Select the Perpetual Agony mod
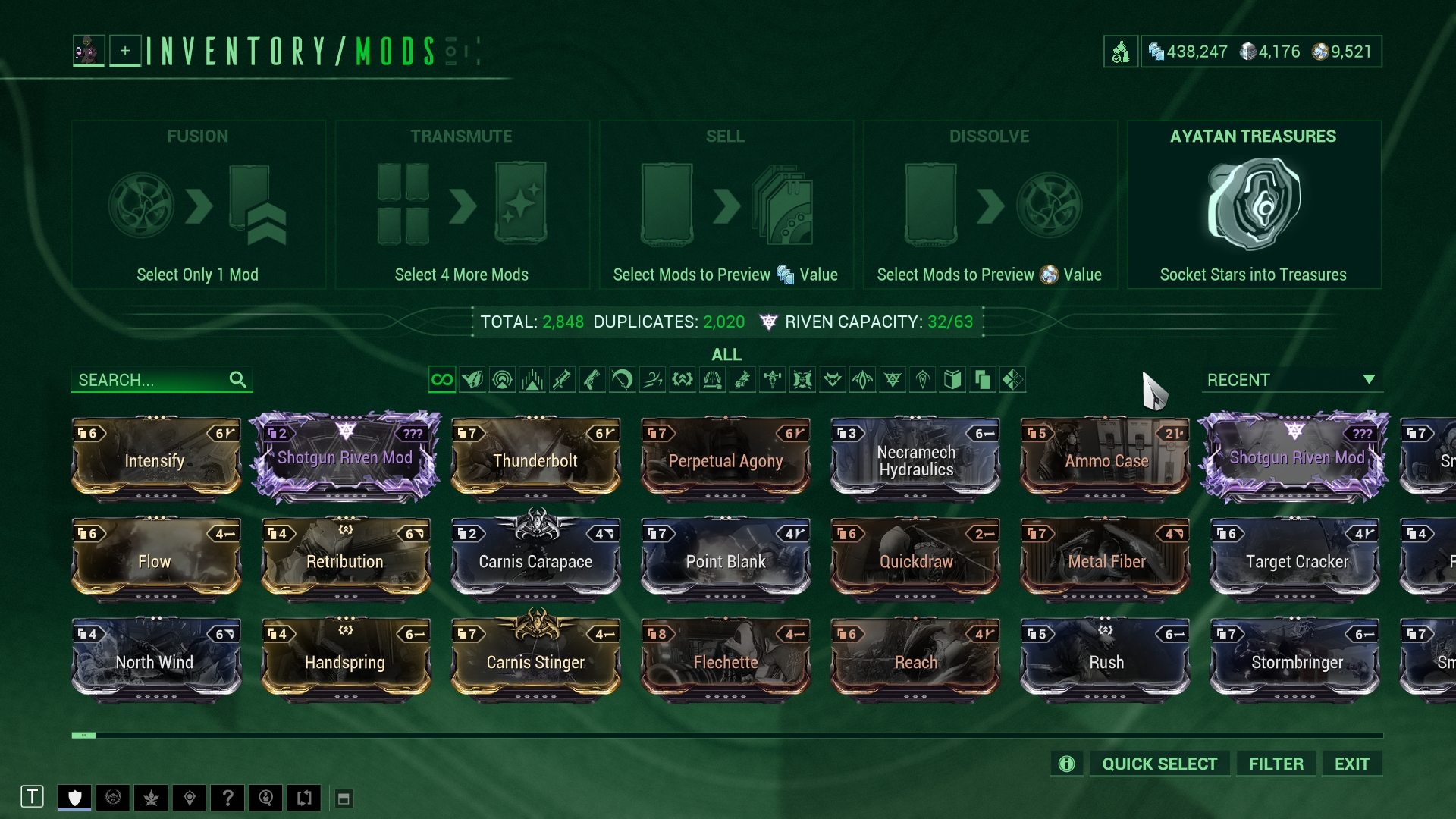 725,459
